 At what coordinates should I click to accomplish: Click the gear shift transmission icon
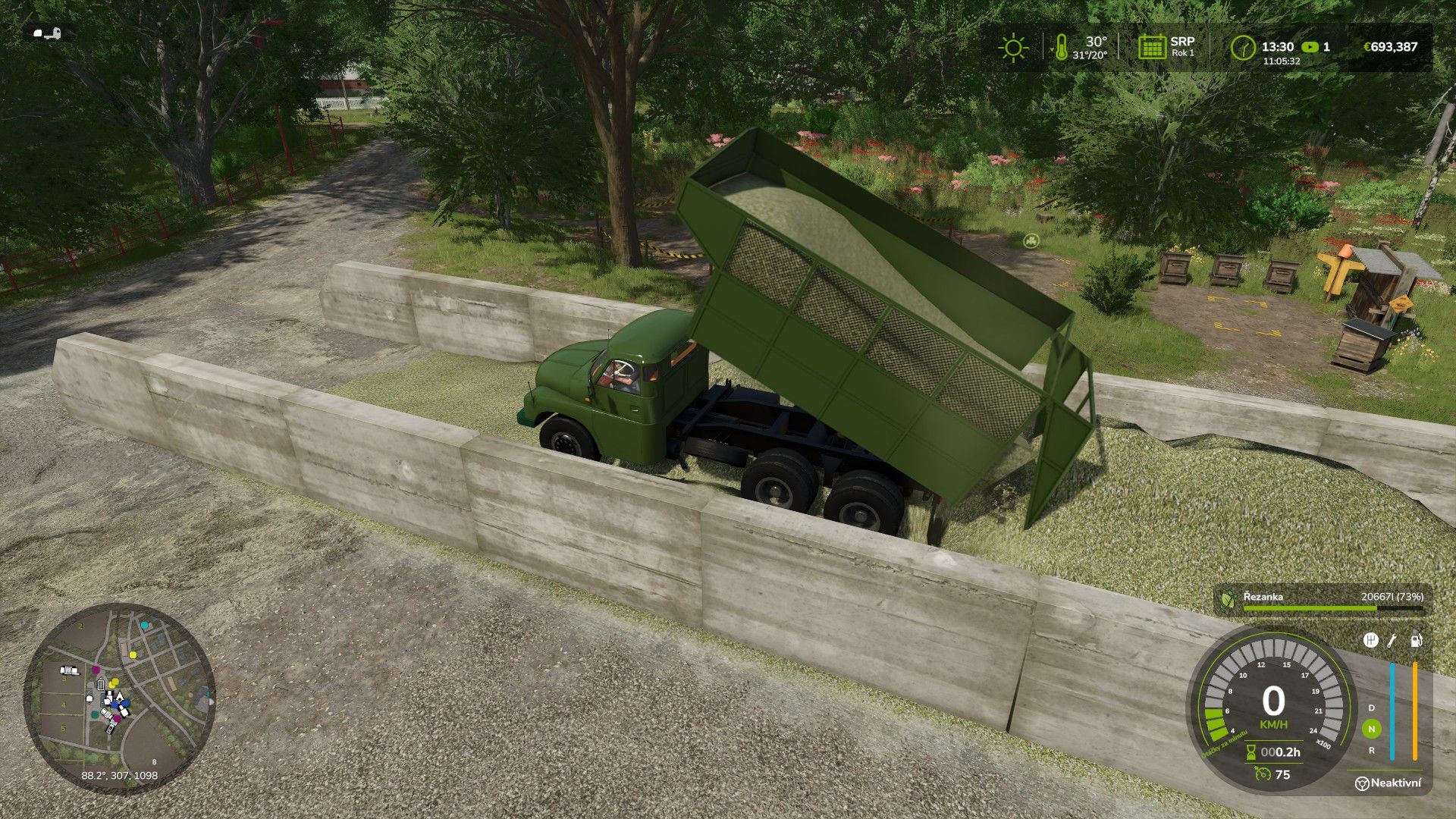[1370, 639]
